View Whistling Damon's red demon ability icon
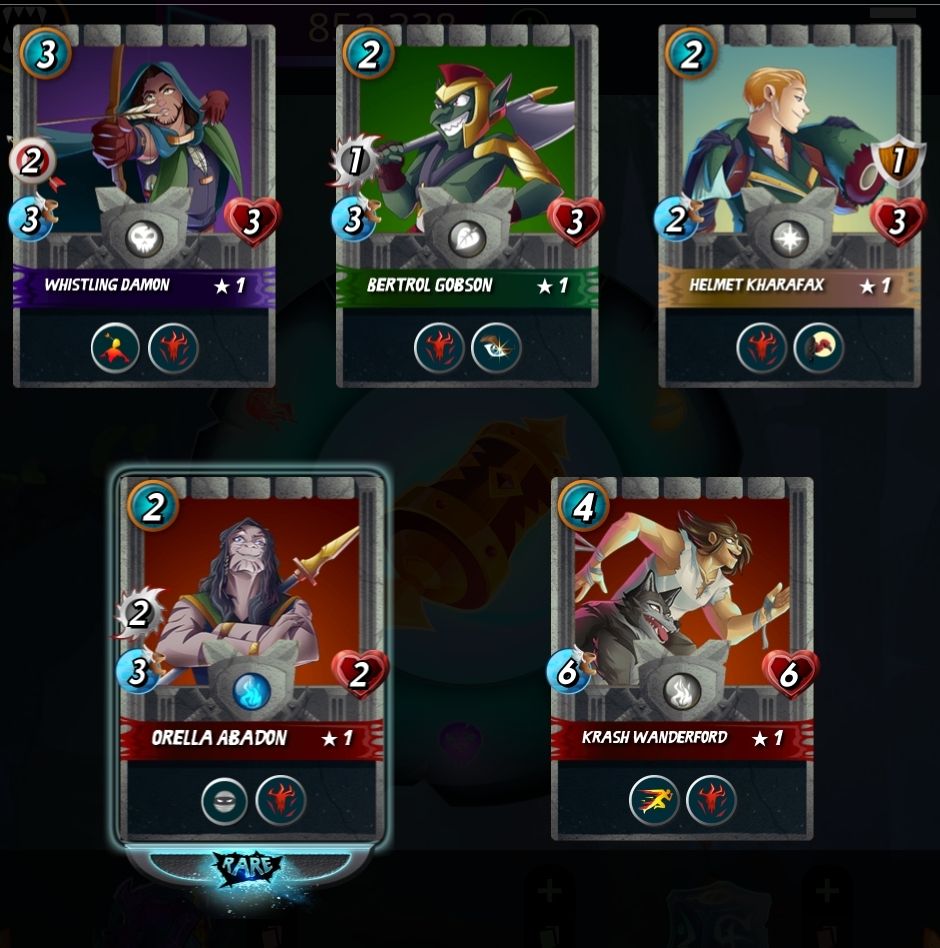This screenshot has width=940, height=948. pyautogui.click(x=173, y=348)
